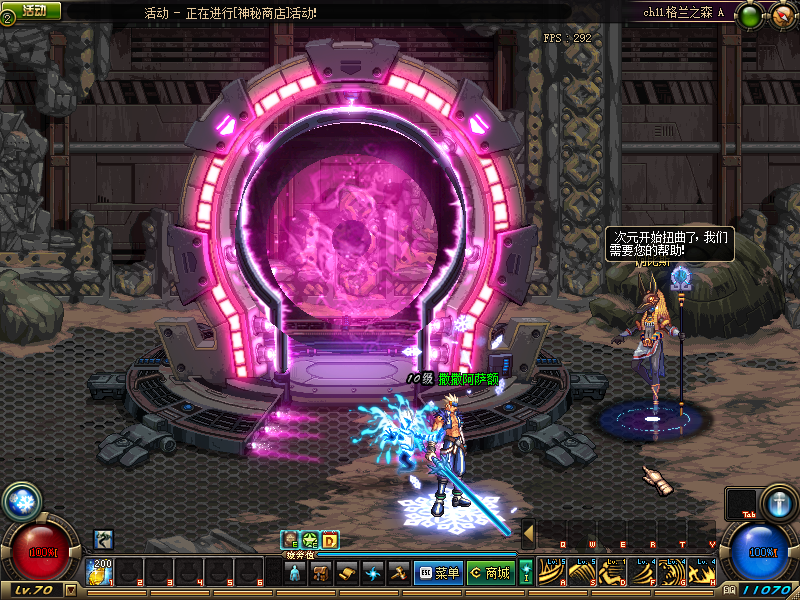This screenshot has height=600, width=800.
Task: Expand the arrow beside the Lv.70 label
Action: 70,590
